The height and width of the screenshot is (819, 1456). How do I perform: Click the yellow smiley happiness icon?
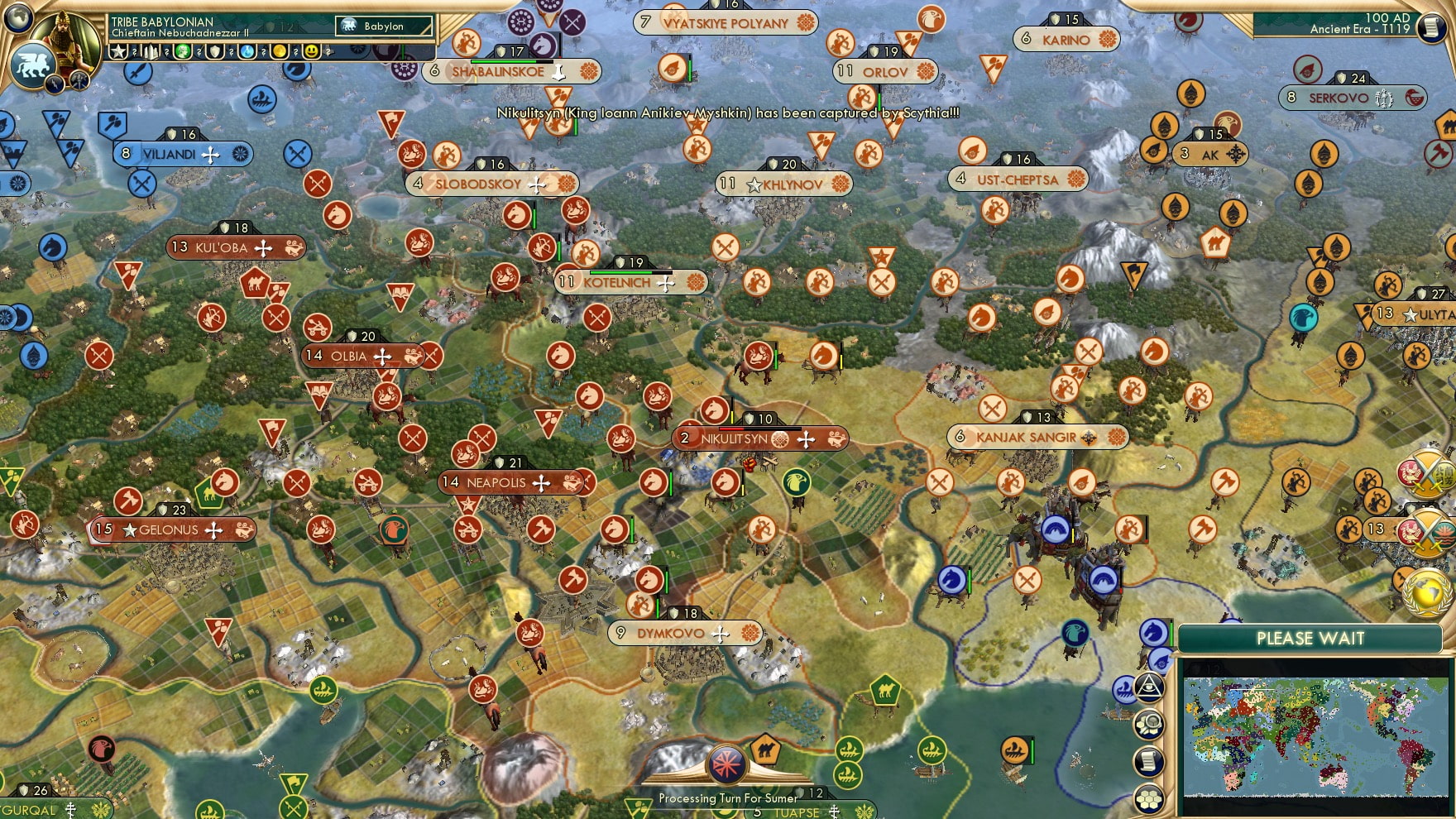pos(311,51)
